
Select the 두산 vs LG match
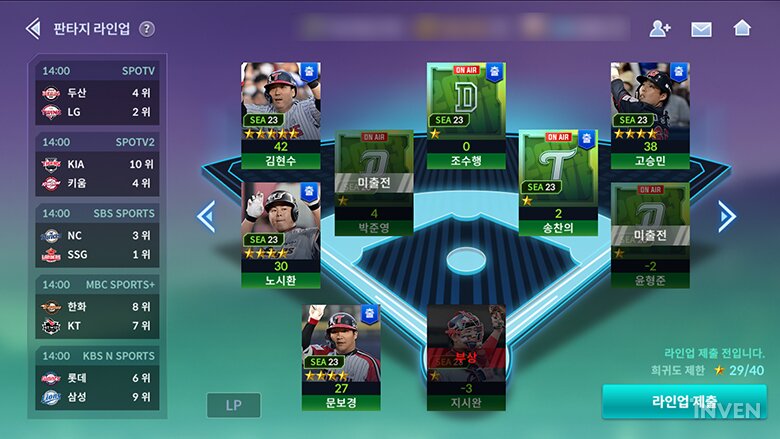coord(98,93)
